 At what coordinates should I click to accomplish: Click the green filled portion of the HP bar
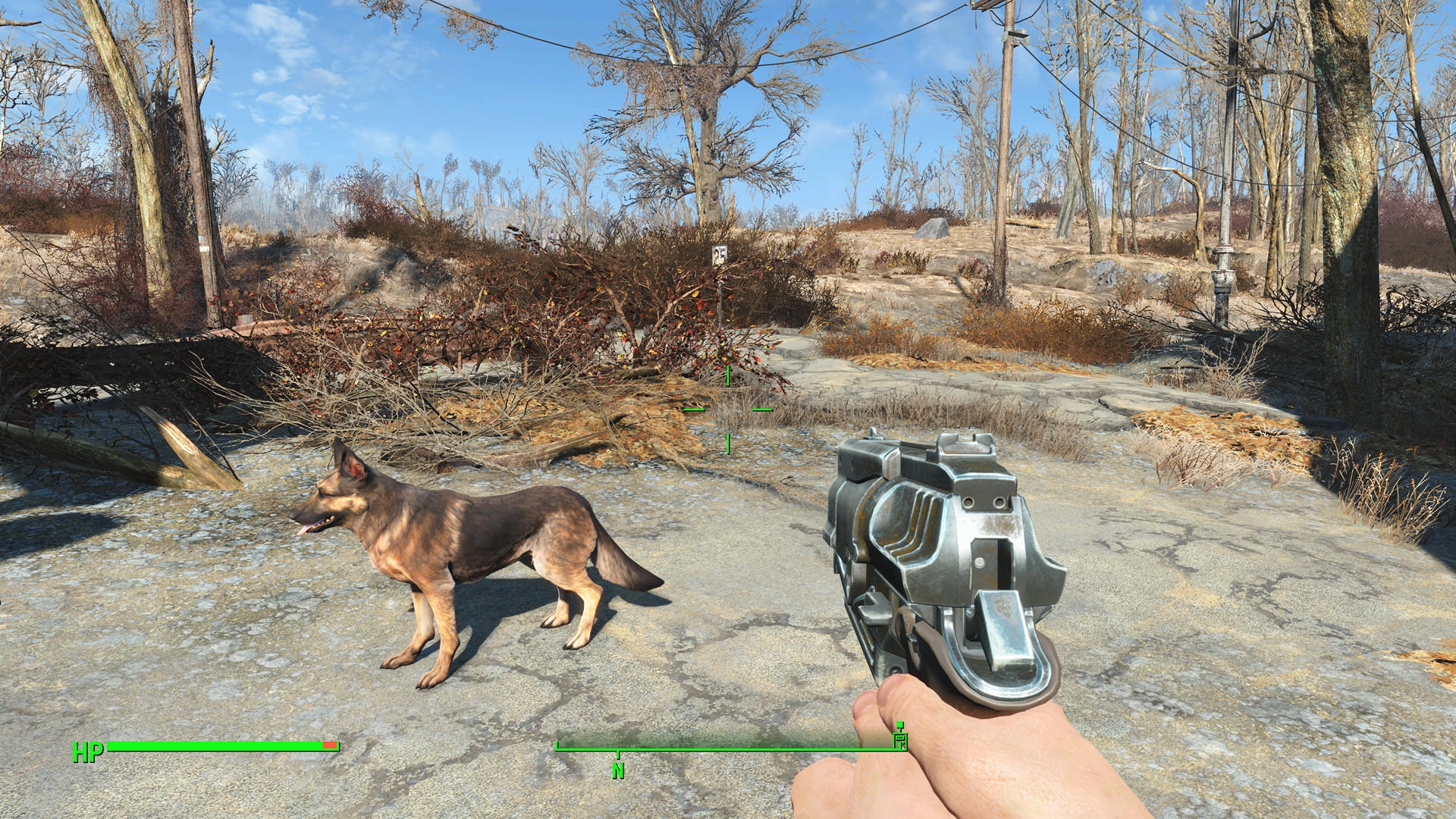212,744
